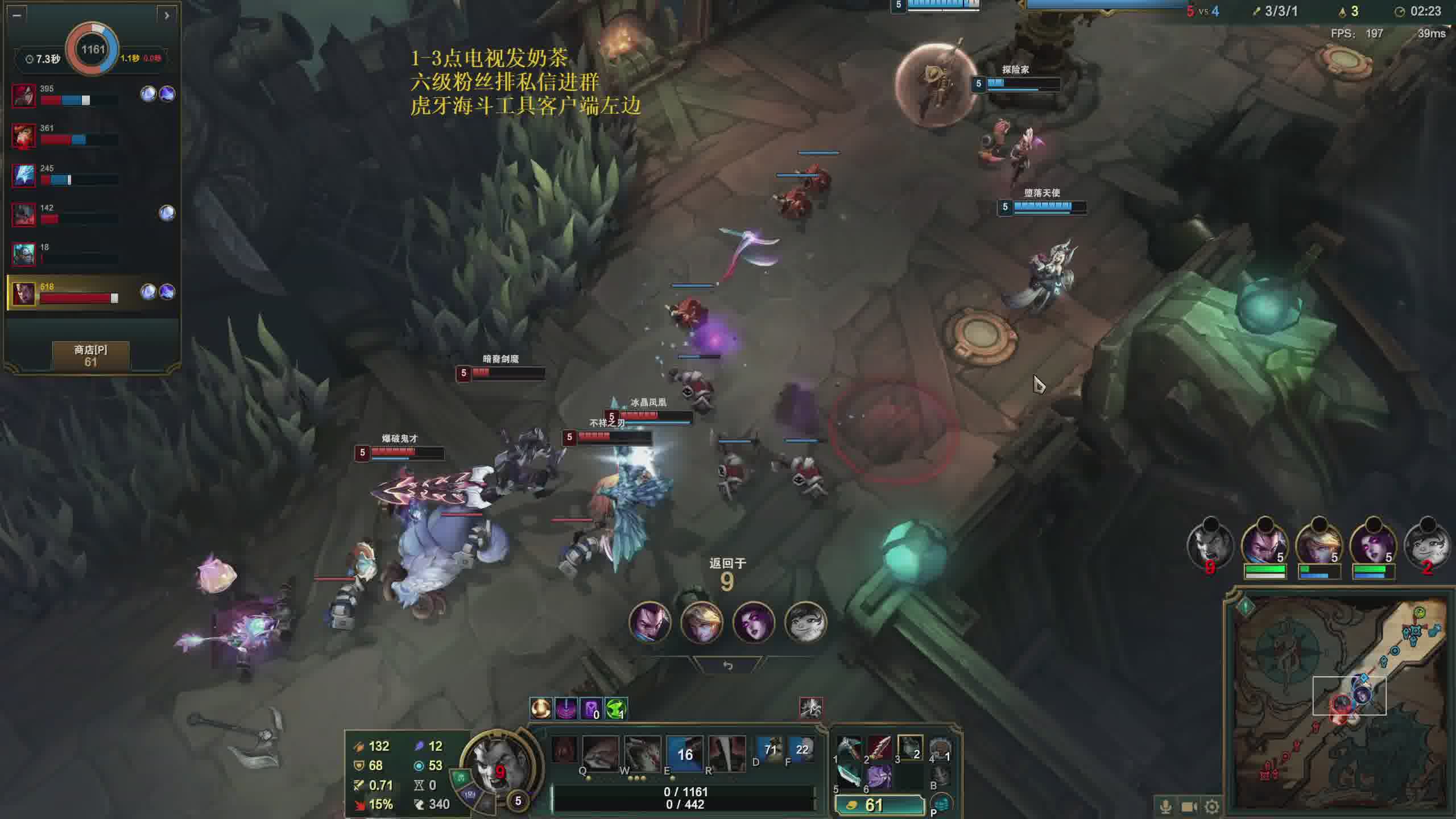Toggle the microphone icon
Viewport: 1456px width, 819px height.
[x=1165, y=806]
